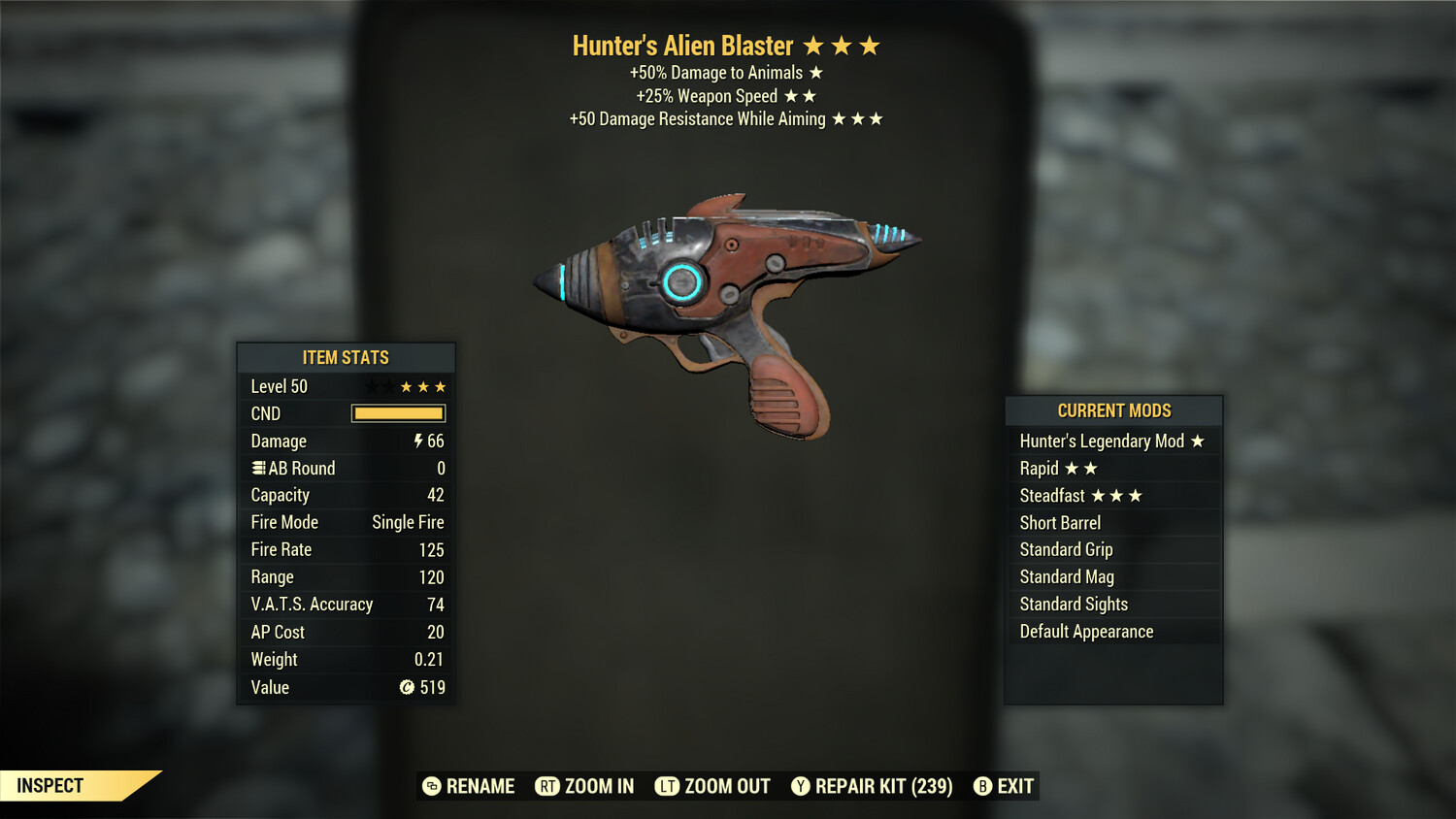
Task: Click the Y button glyph for Repair Kit
Action: pos(801,786)
